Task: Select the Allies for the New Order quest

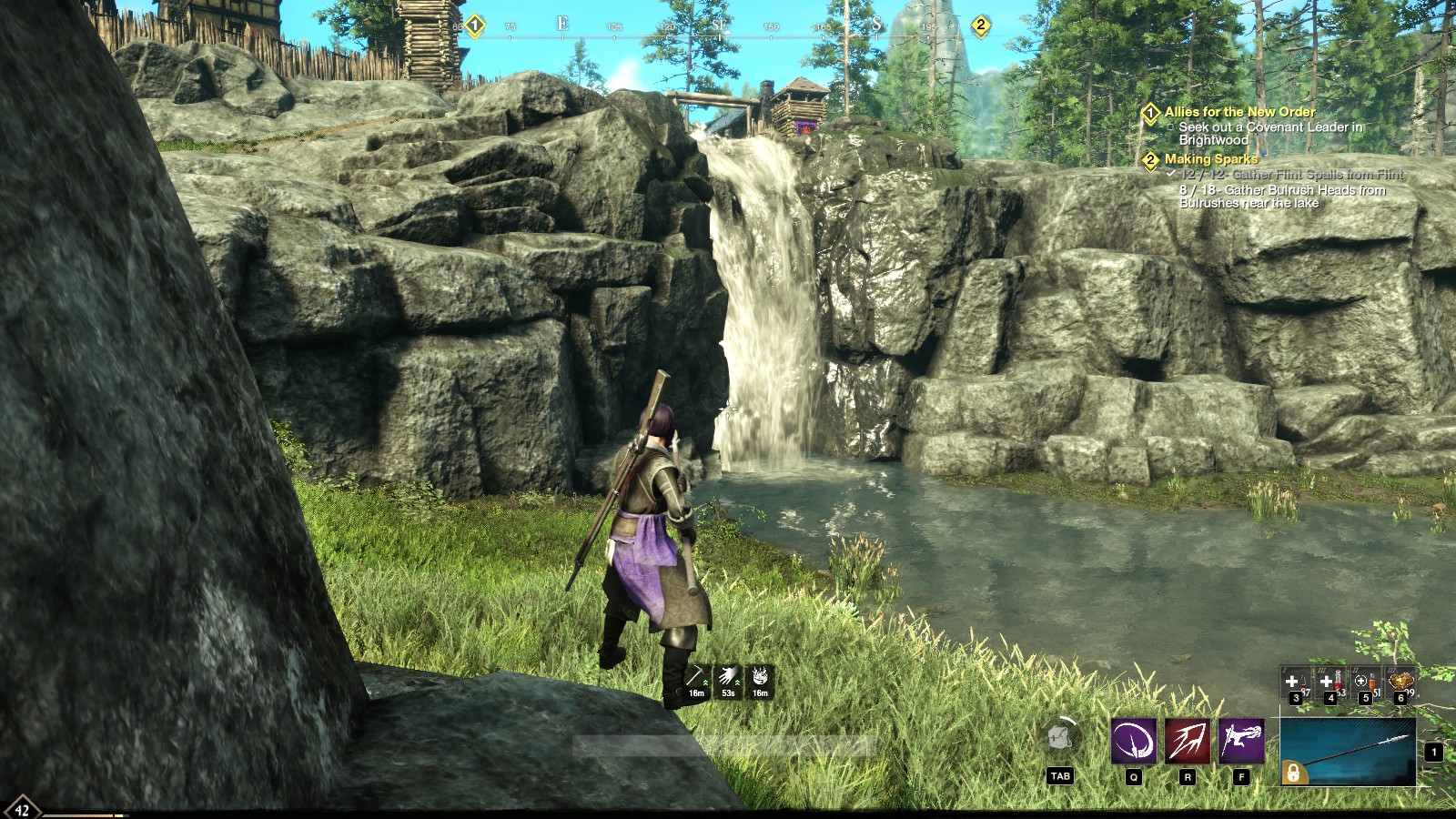Action: (1239, 112)
